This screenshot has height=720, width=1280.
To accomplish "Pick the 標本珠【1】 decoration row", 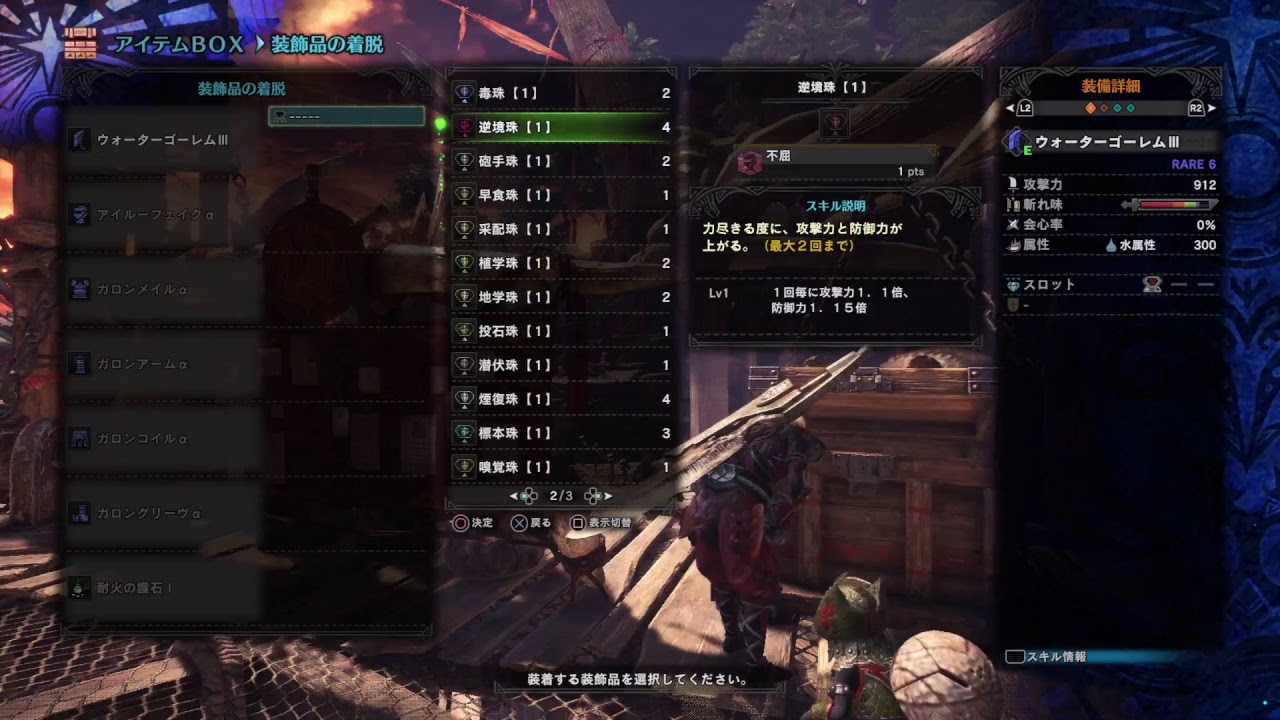I will [560, 433].
